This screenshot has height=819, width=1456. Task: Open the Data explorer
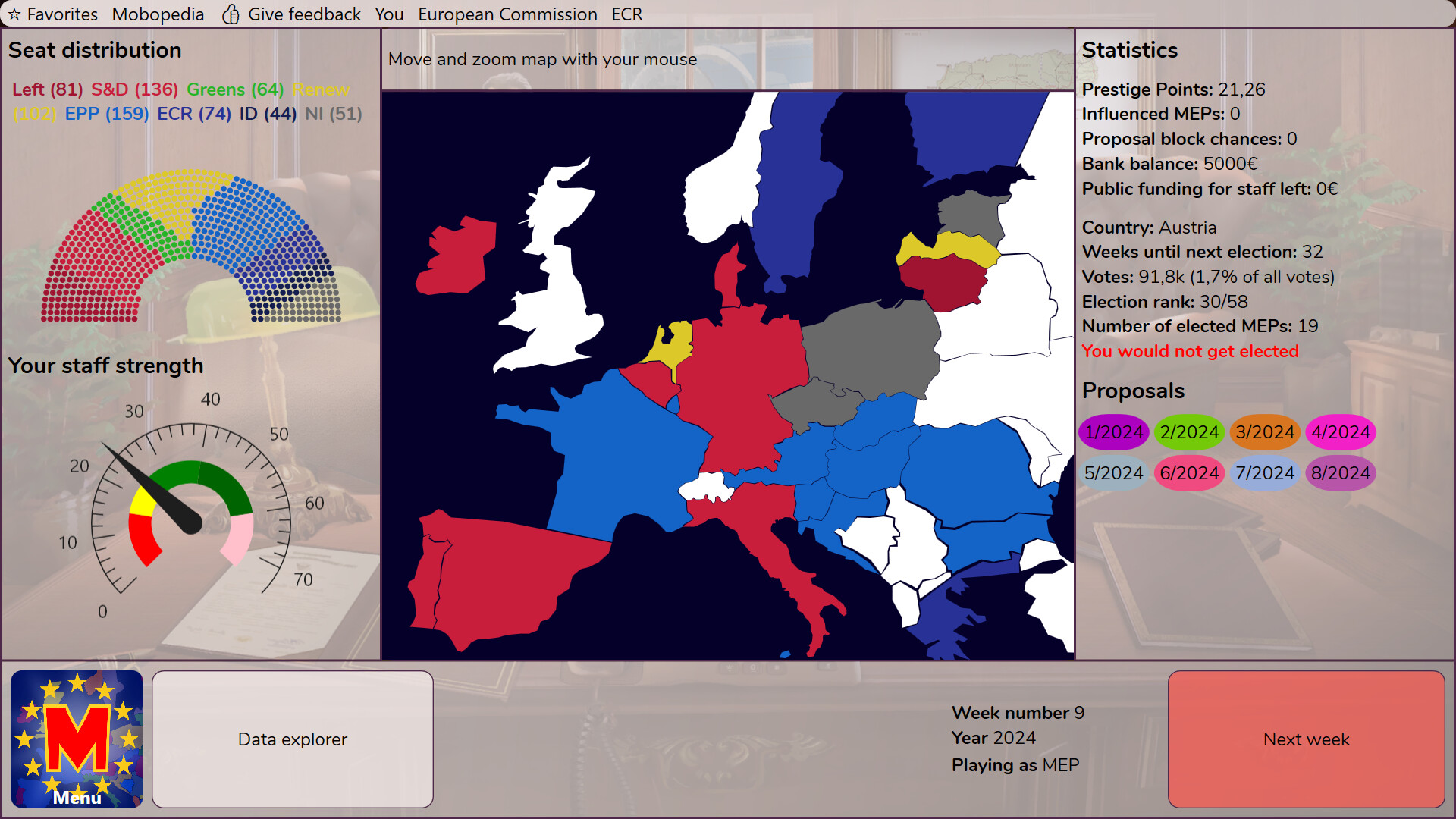(292, 739)
